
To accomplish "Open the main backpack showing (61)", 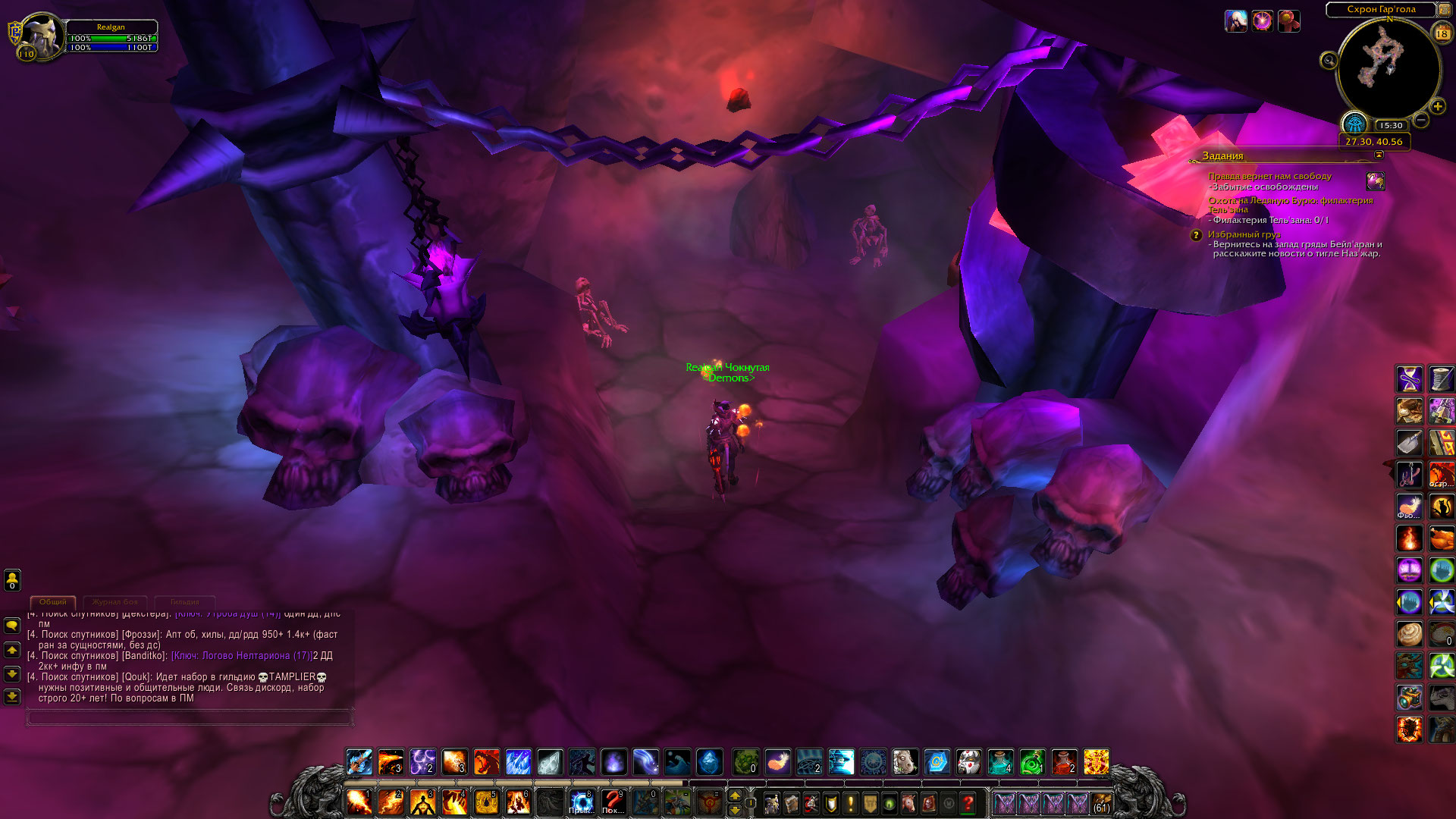I will [1101, 803].
